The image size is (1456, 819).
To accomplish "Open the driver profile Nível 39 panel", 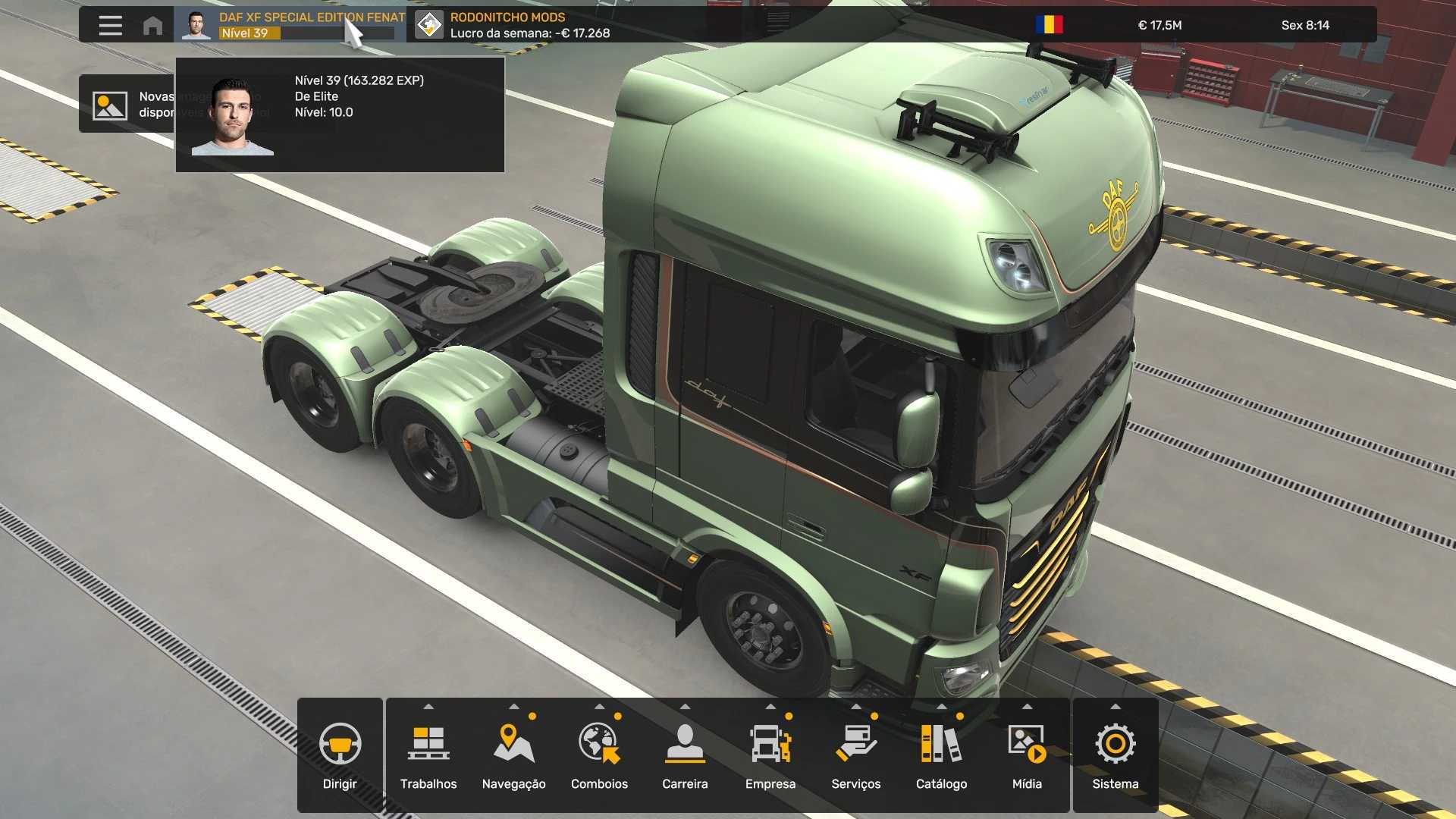I will click(x=290, y=25).
